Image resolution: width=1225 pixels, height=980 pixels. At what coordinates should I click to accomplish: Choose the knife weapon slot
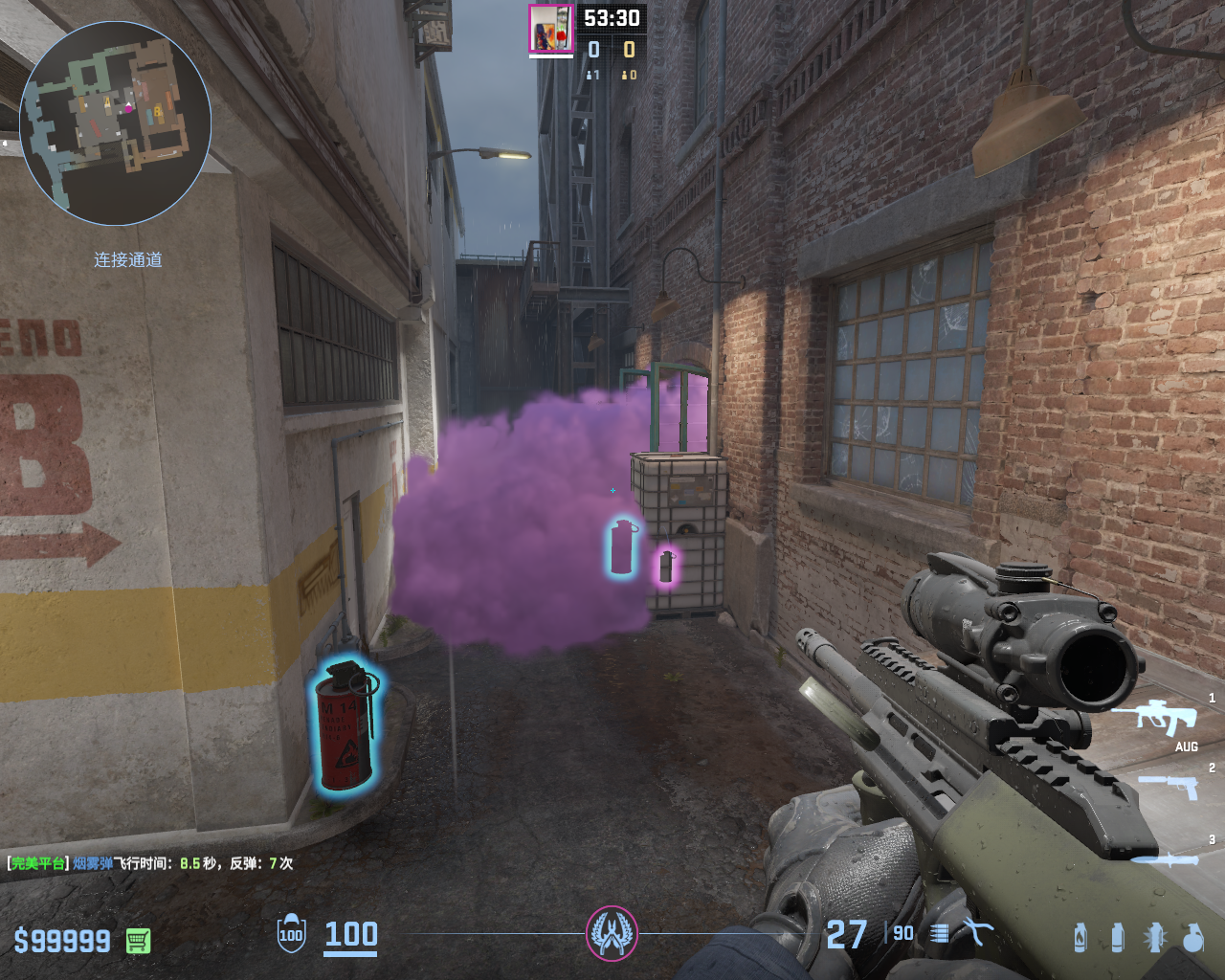tap(1165, 858)
